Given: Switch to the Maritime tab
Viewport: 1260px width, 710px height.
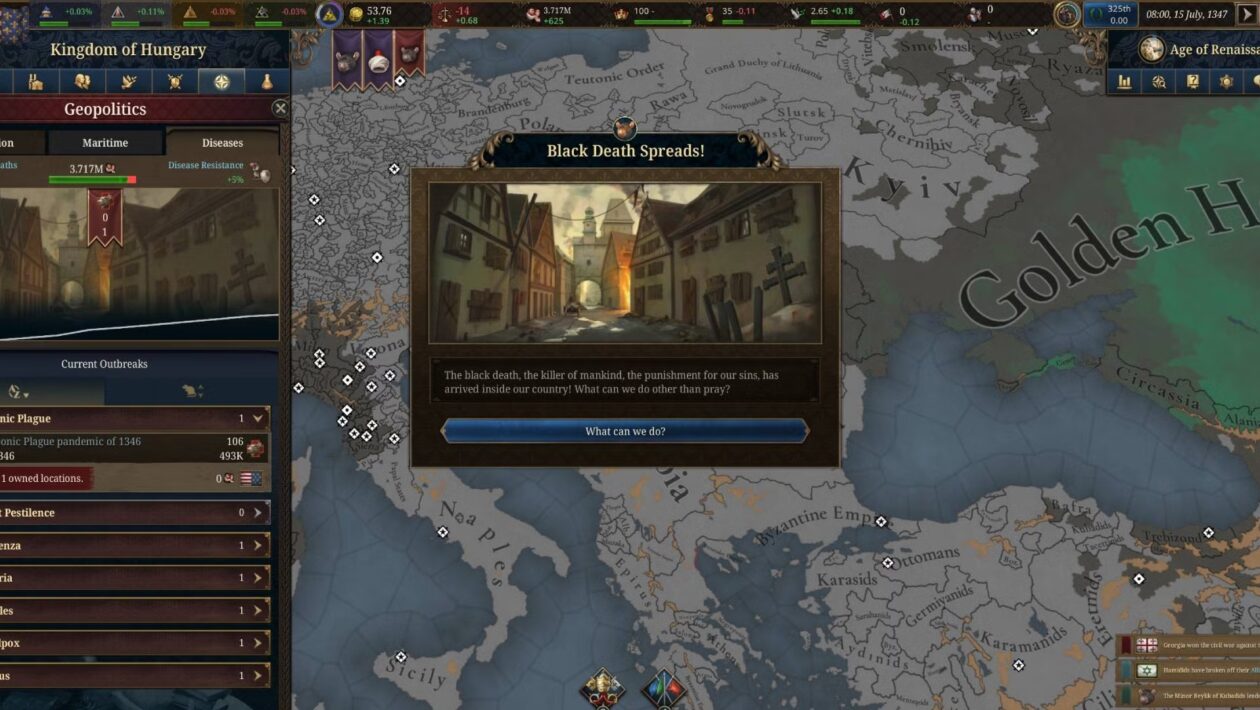Looking at the screenshot, I should point(105,143).
